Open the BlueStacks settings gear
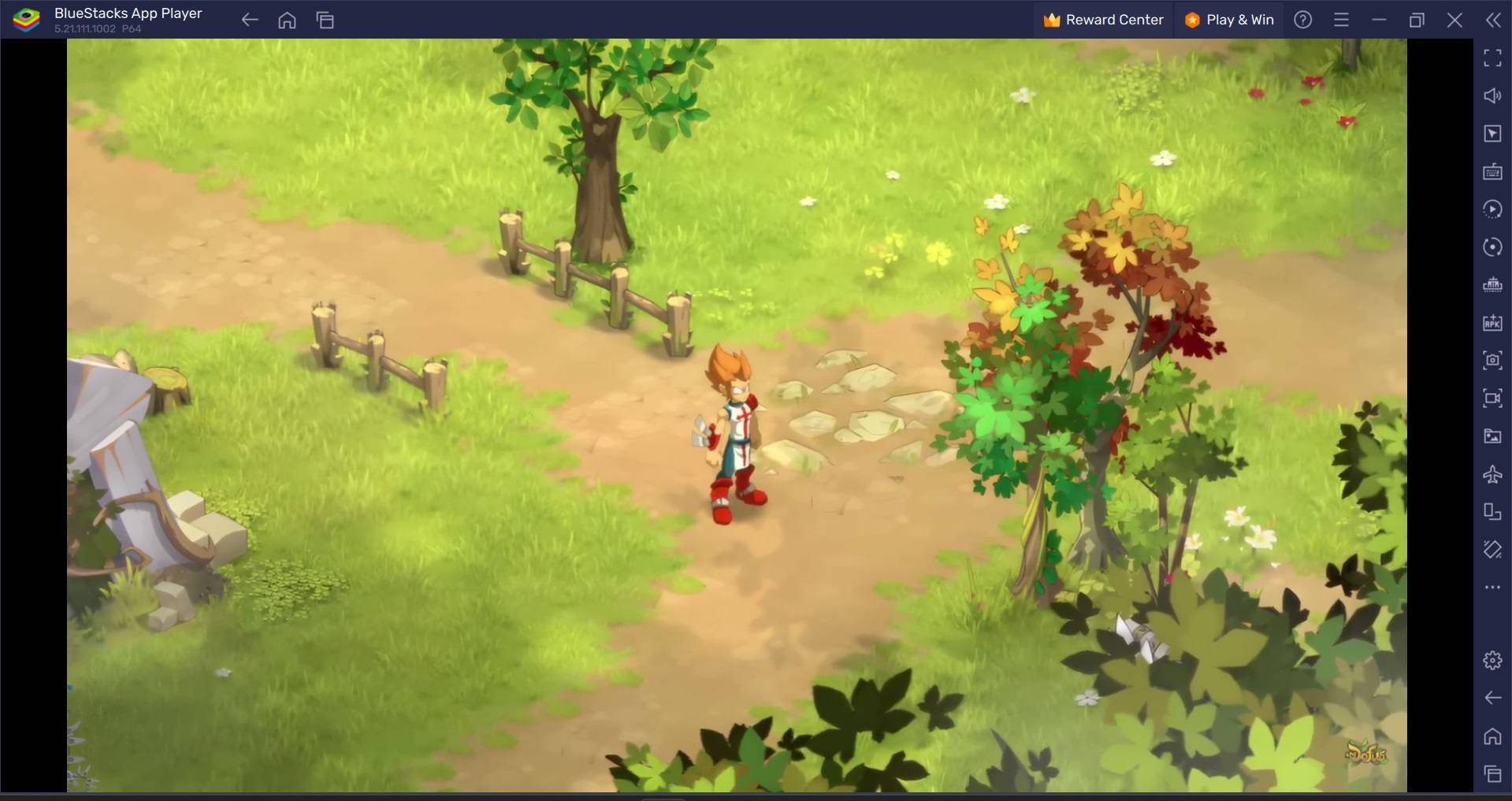 tap(1492, 660)
